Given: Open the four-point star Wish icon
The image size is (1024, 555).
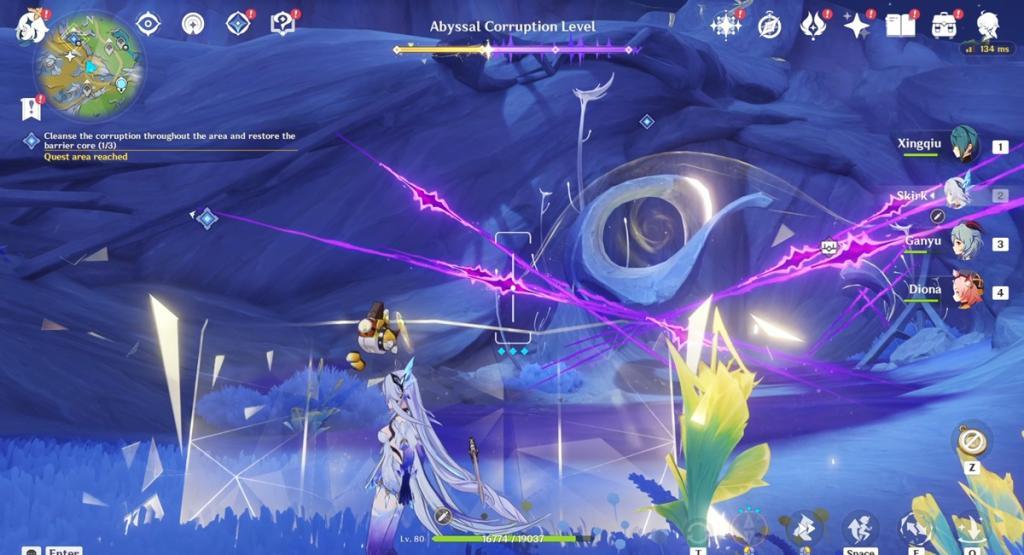Looking at the screenshot, I should point(857,25).
